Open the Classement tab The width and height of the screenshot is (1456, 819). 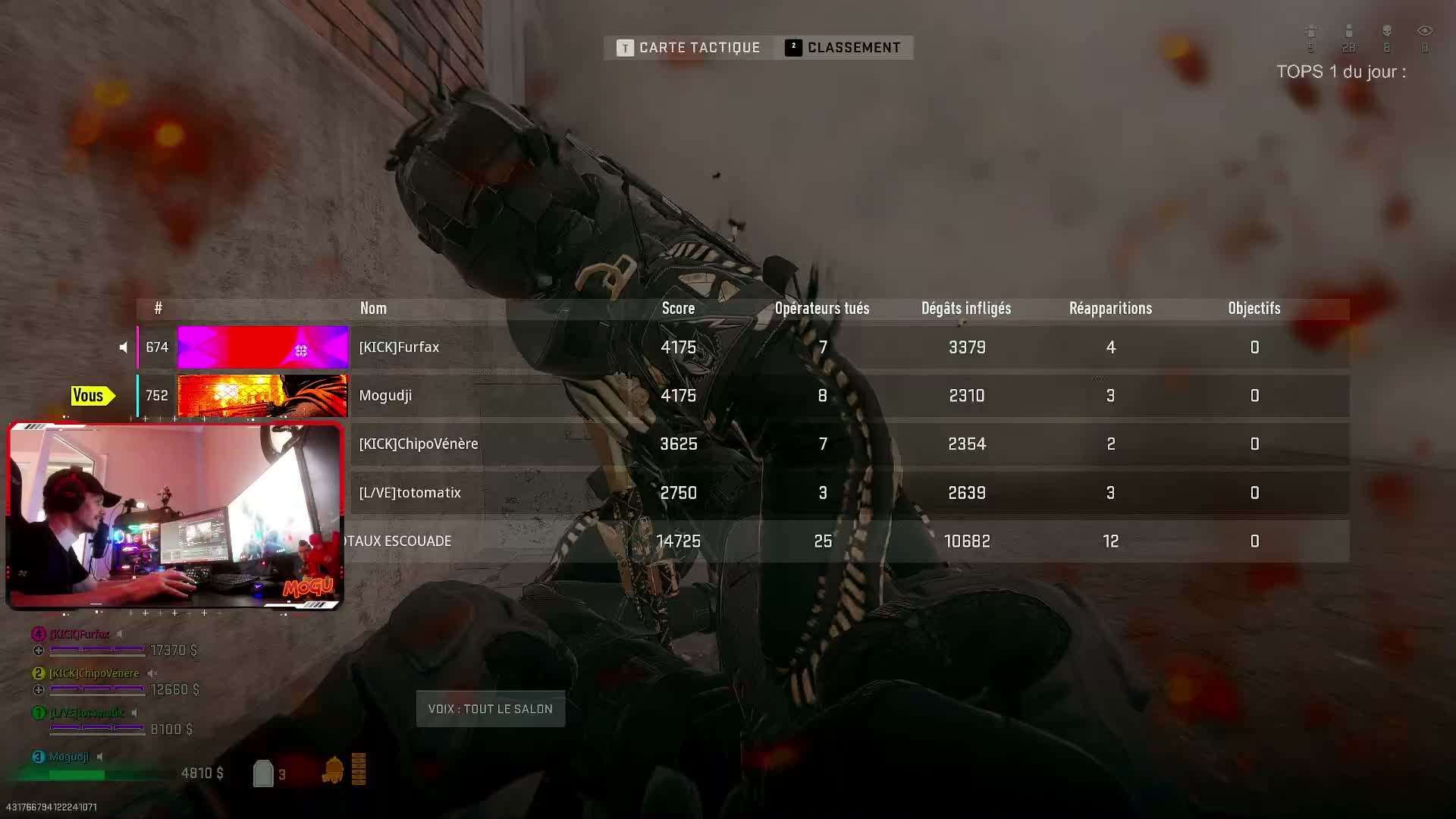point(843,48)
